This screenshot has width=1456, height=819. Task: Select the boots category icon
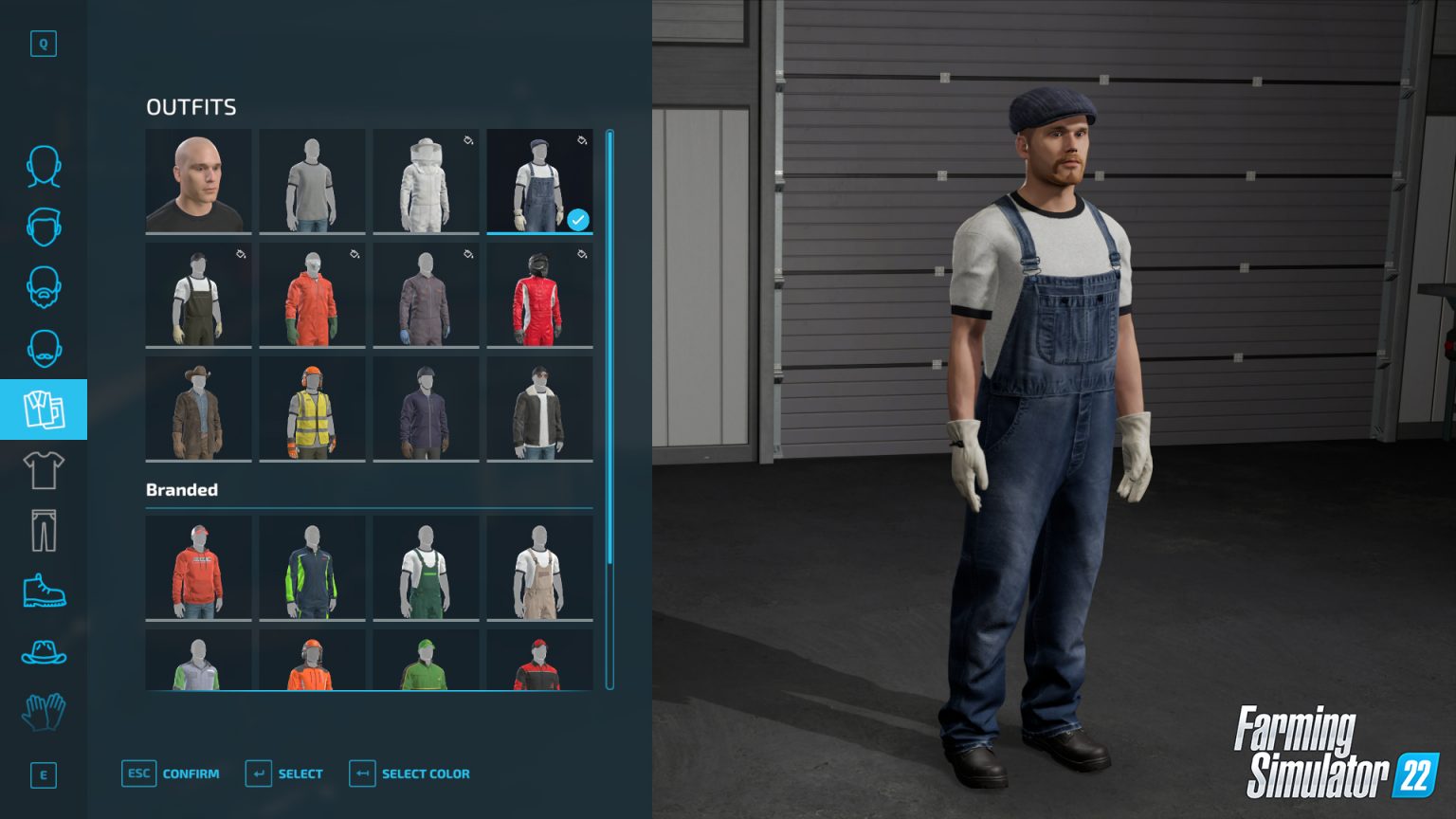coord(44,591)
